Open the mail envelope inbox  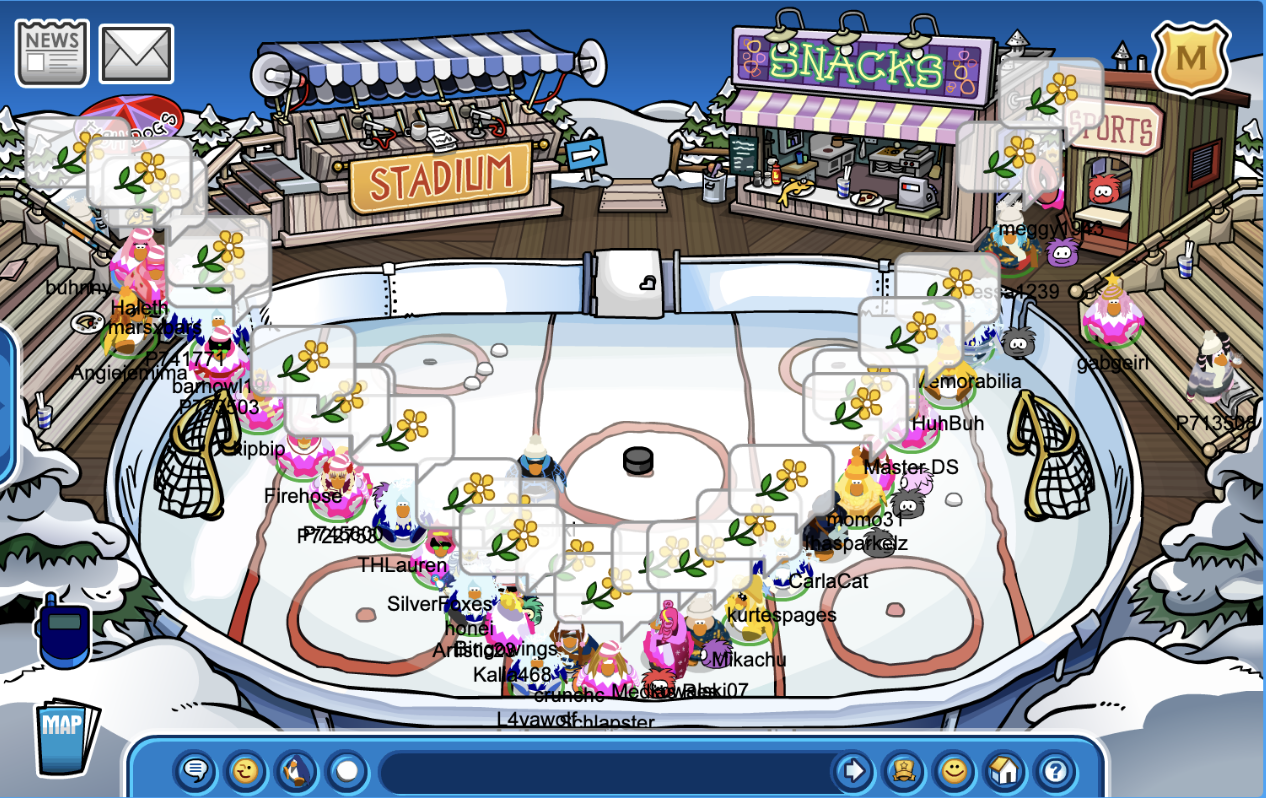[x=137, y=54]
